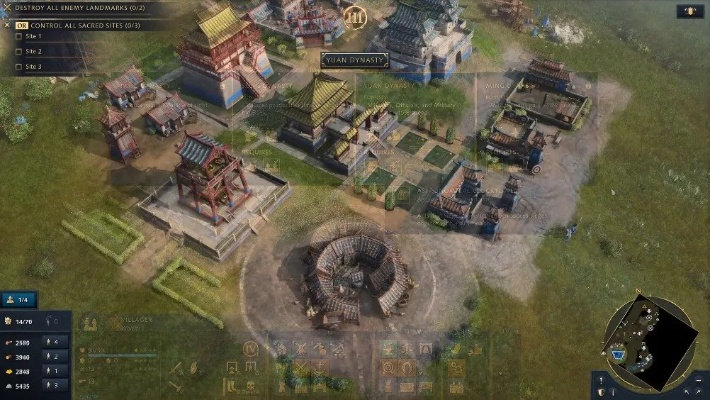Click the minimap
Screen dimensions: 710x400
(x=648, y=343)
